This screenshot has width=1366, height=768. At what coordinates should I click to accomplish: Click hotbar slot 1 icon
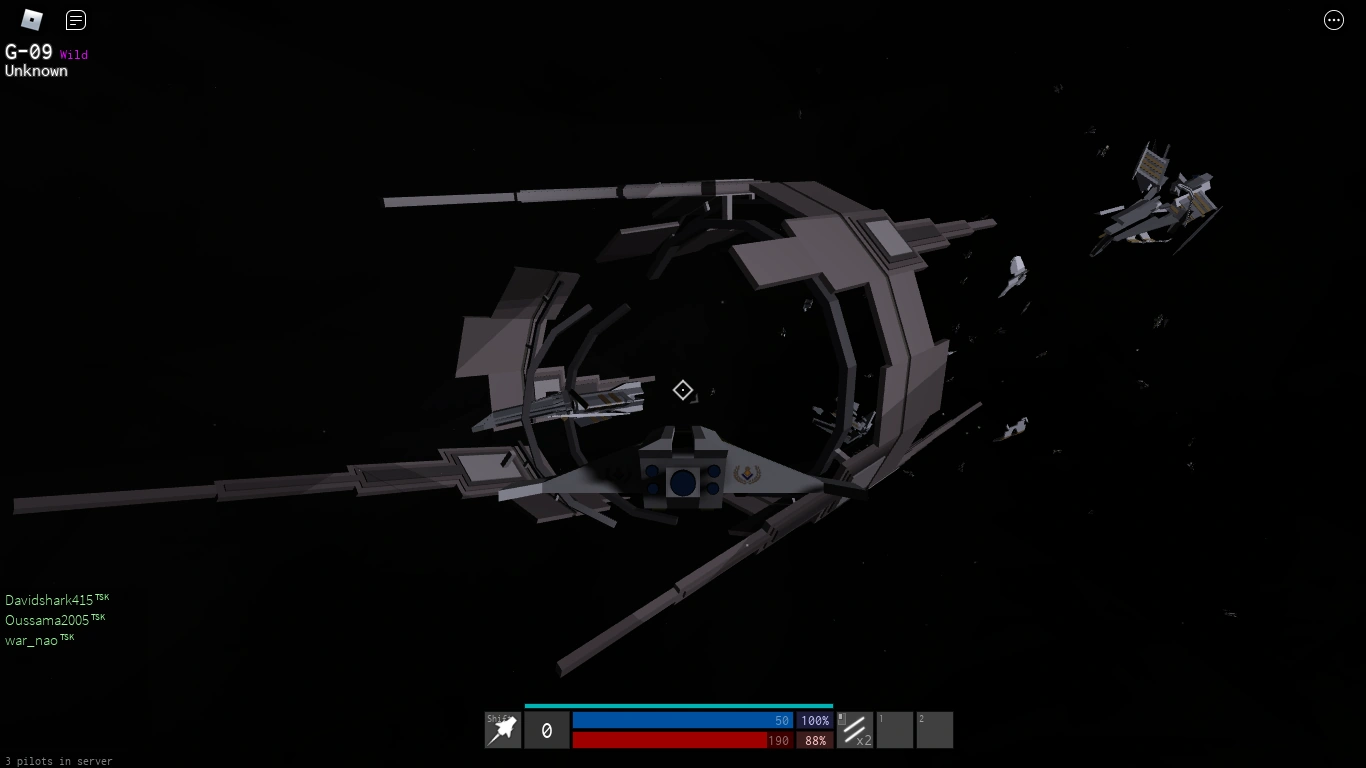(x=894, y=730)
